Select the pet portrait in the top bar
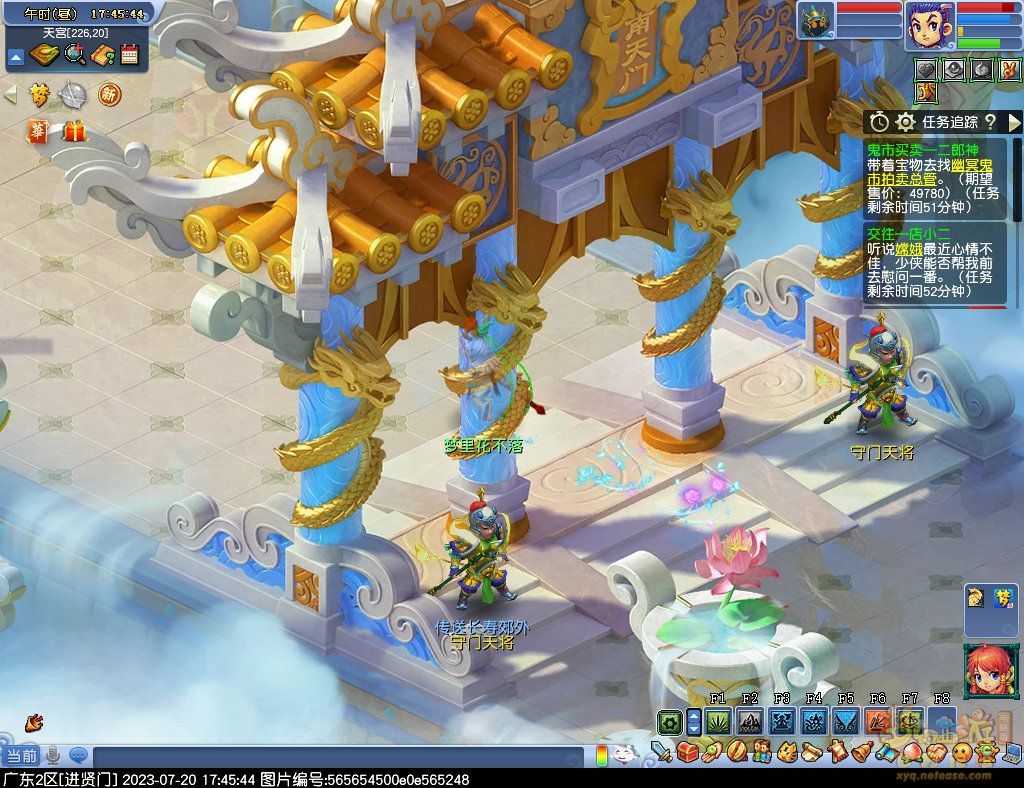1024x788 pixels. (816, 21)
